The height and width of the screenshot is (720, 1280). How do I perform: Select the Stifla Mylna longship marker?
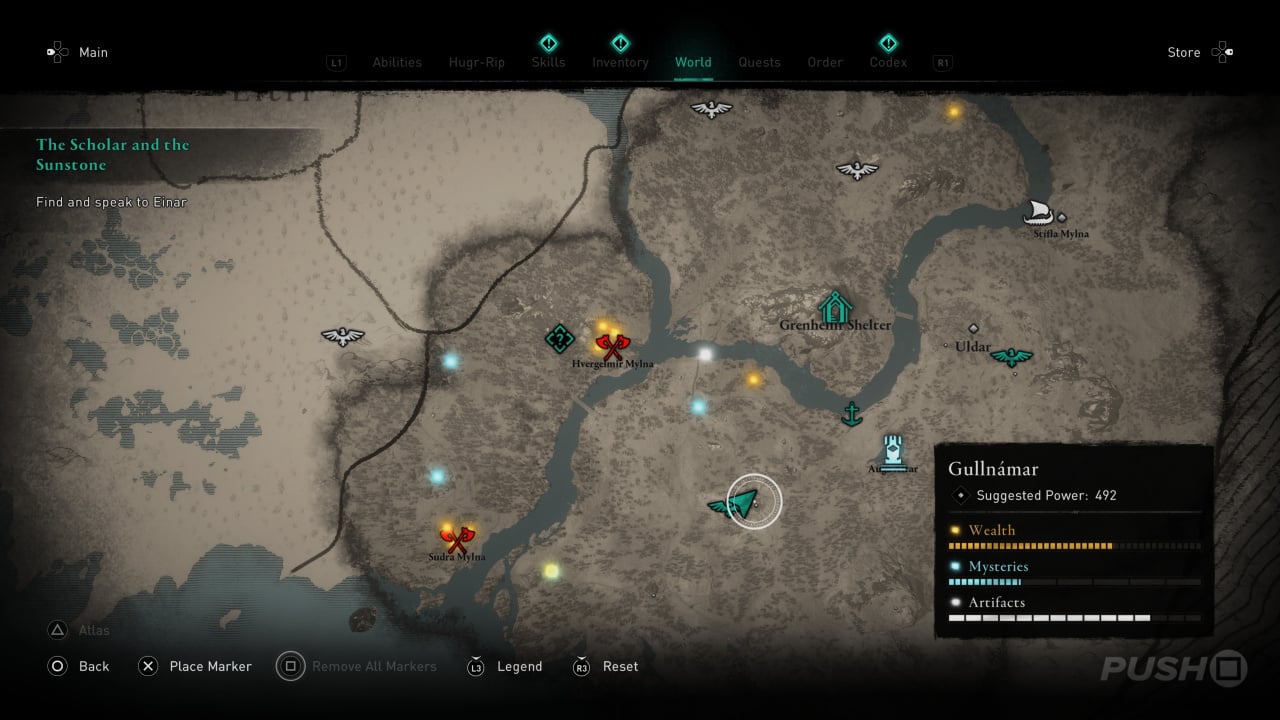click(x=1040, y=213)
